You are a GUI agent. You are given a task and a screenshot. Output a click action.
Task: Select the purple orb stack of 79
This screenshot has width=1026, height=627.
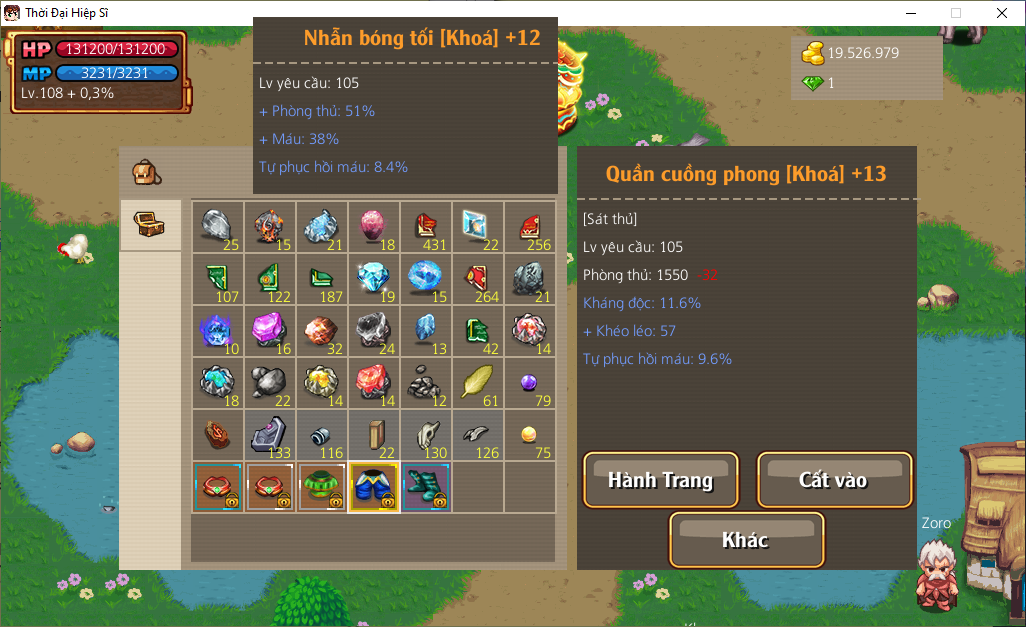click(530, 383)
